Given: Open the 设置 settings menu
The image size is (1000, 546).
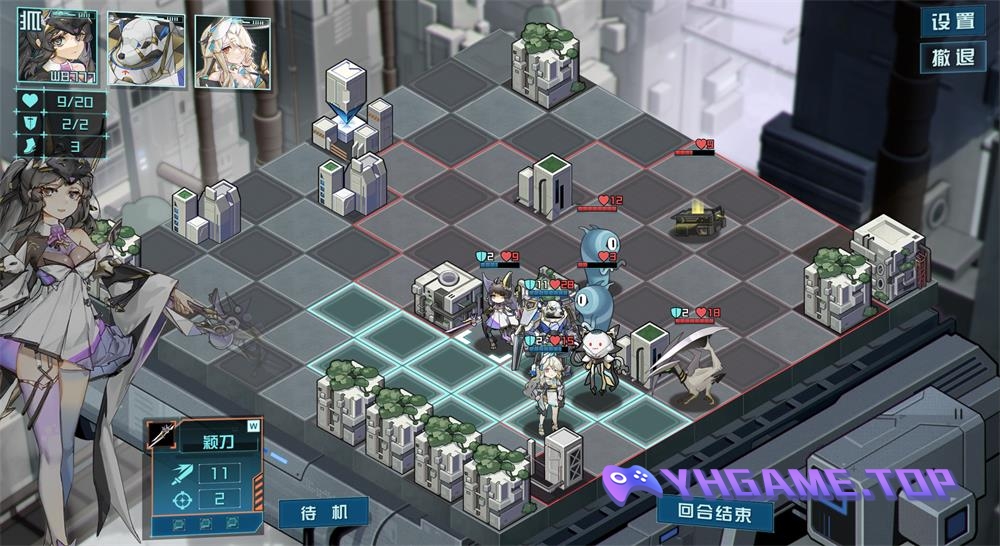Looking at the screenshot, I should coord(952,21).
